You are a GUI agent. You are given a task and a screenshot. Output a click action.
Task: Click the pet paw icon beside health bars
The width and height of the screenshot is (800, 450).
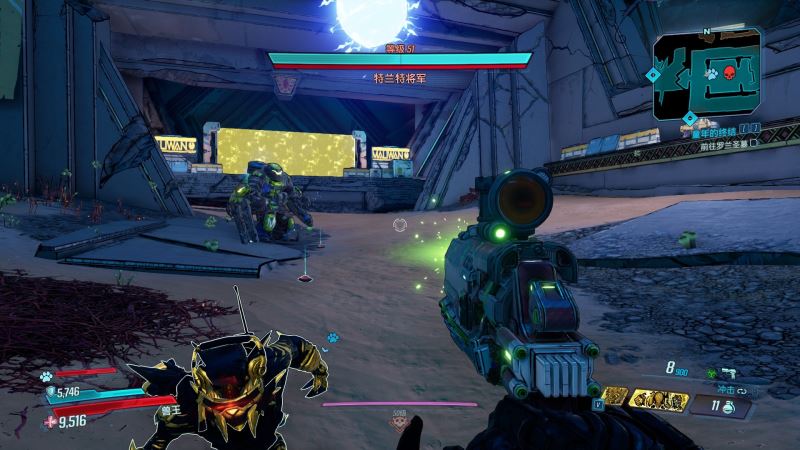45,376
